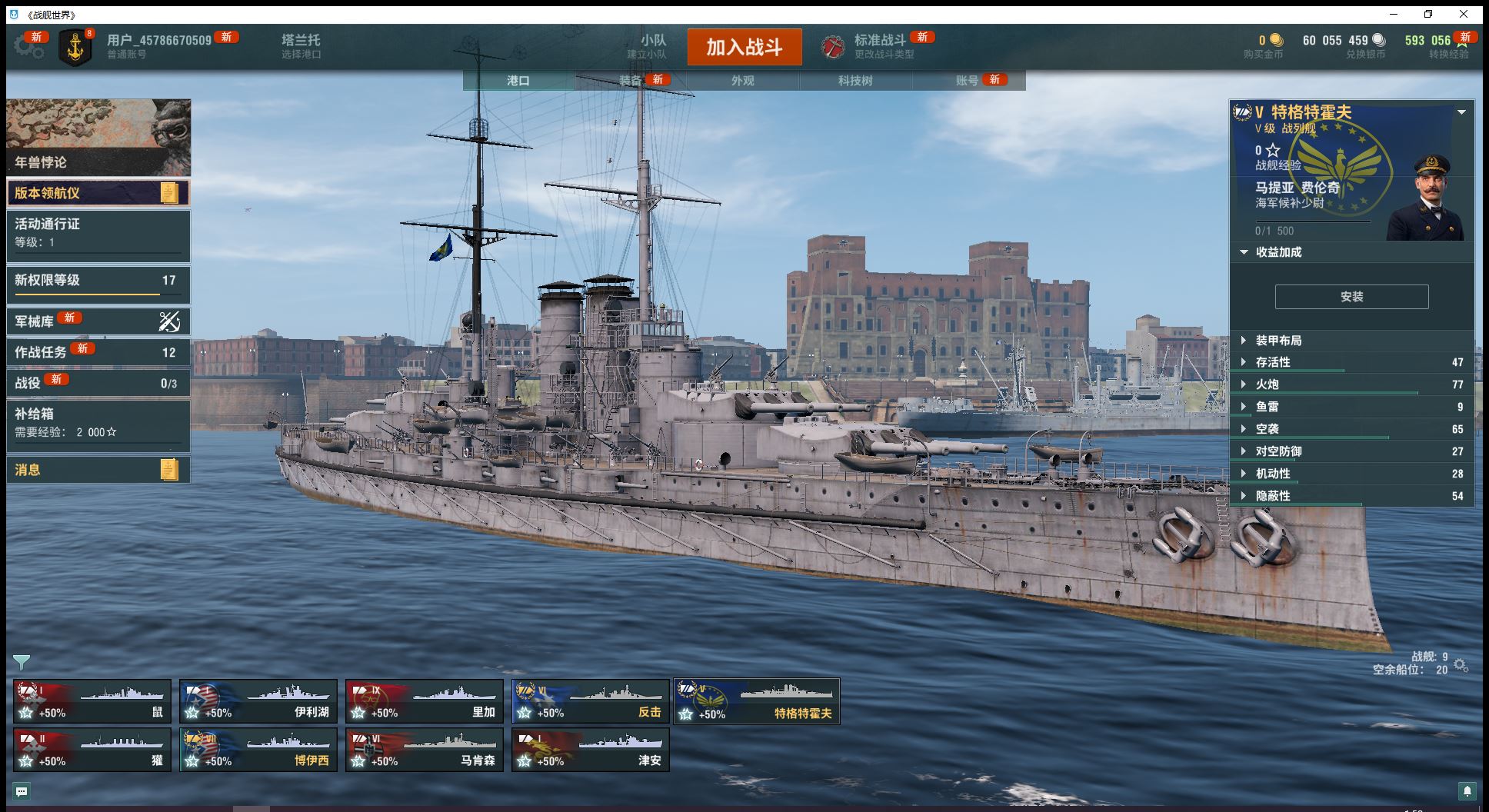
Task: Open the chat bubble icon
Action: 22,791
